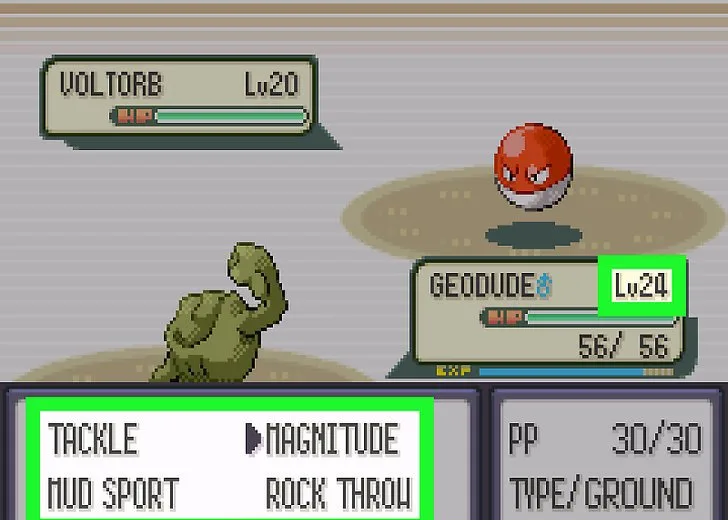Choose the Magnitude move
The width and height of the screenshot is (728, 520).
click(331, 440)
